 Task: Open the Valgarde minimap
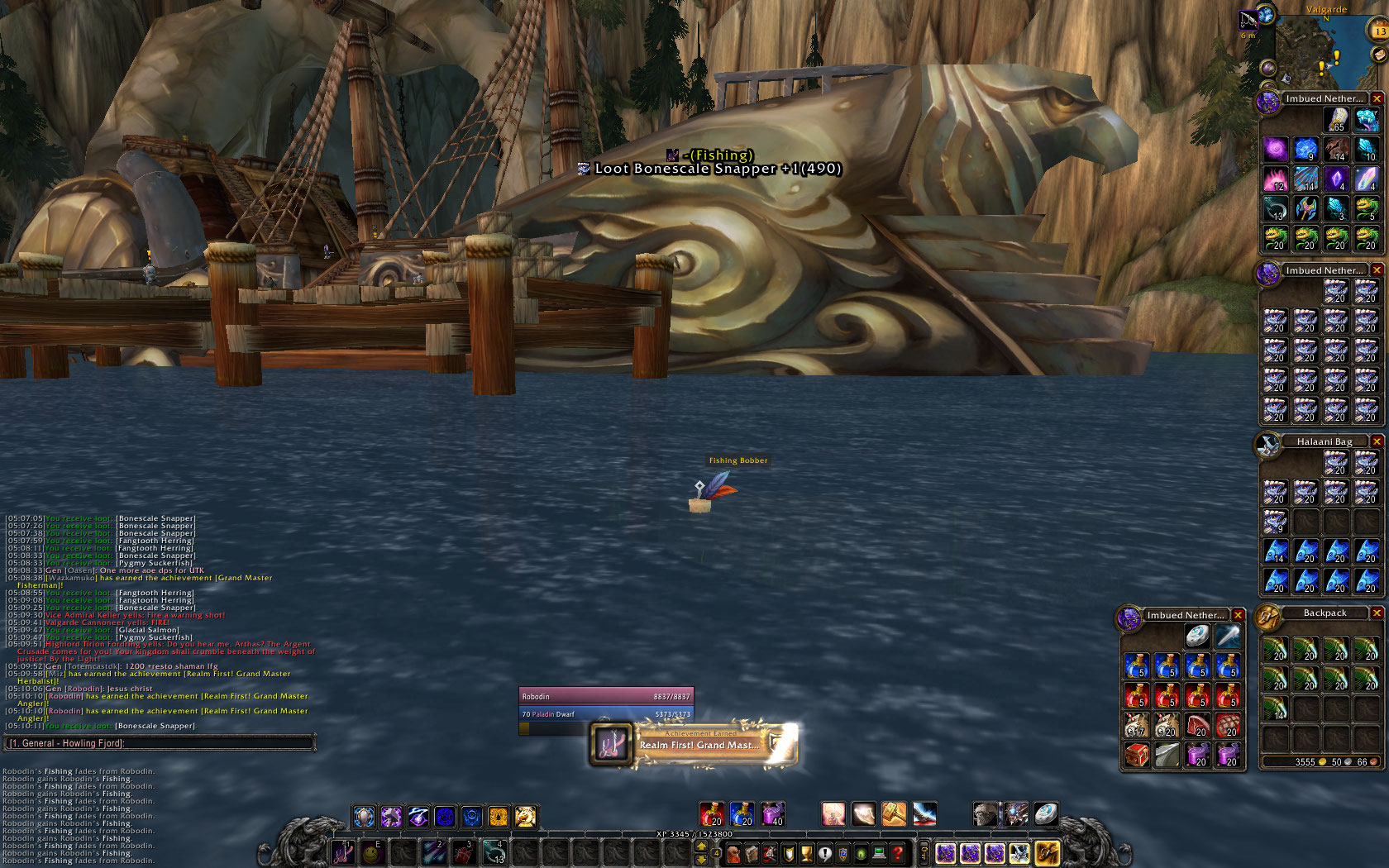point(1324,51)
